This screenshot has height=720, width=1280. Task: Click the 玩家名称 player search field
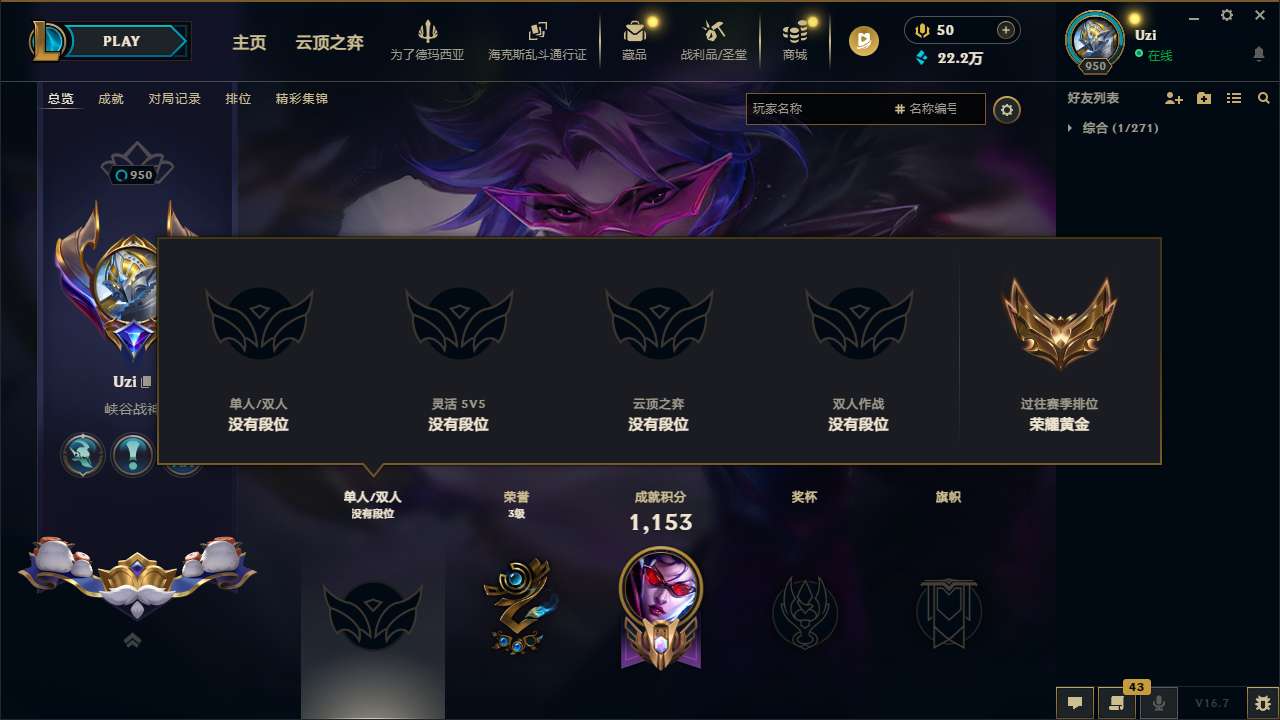[820, 109]
